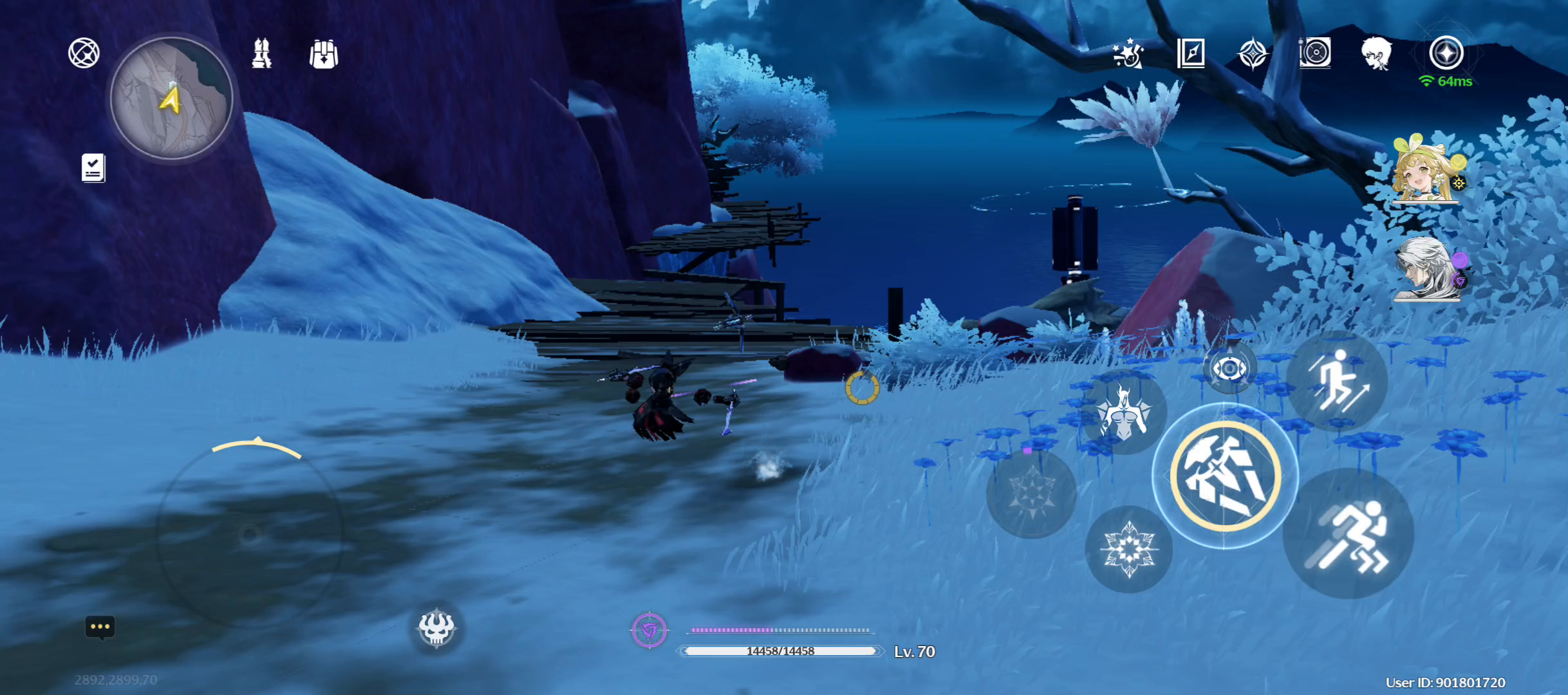Tap the jump button with arrows
The height and width of the screenshot is (695, 1568).
point(1338,381)
